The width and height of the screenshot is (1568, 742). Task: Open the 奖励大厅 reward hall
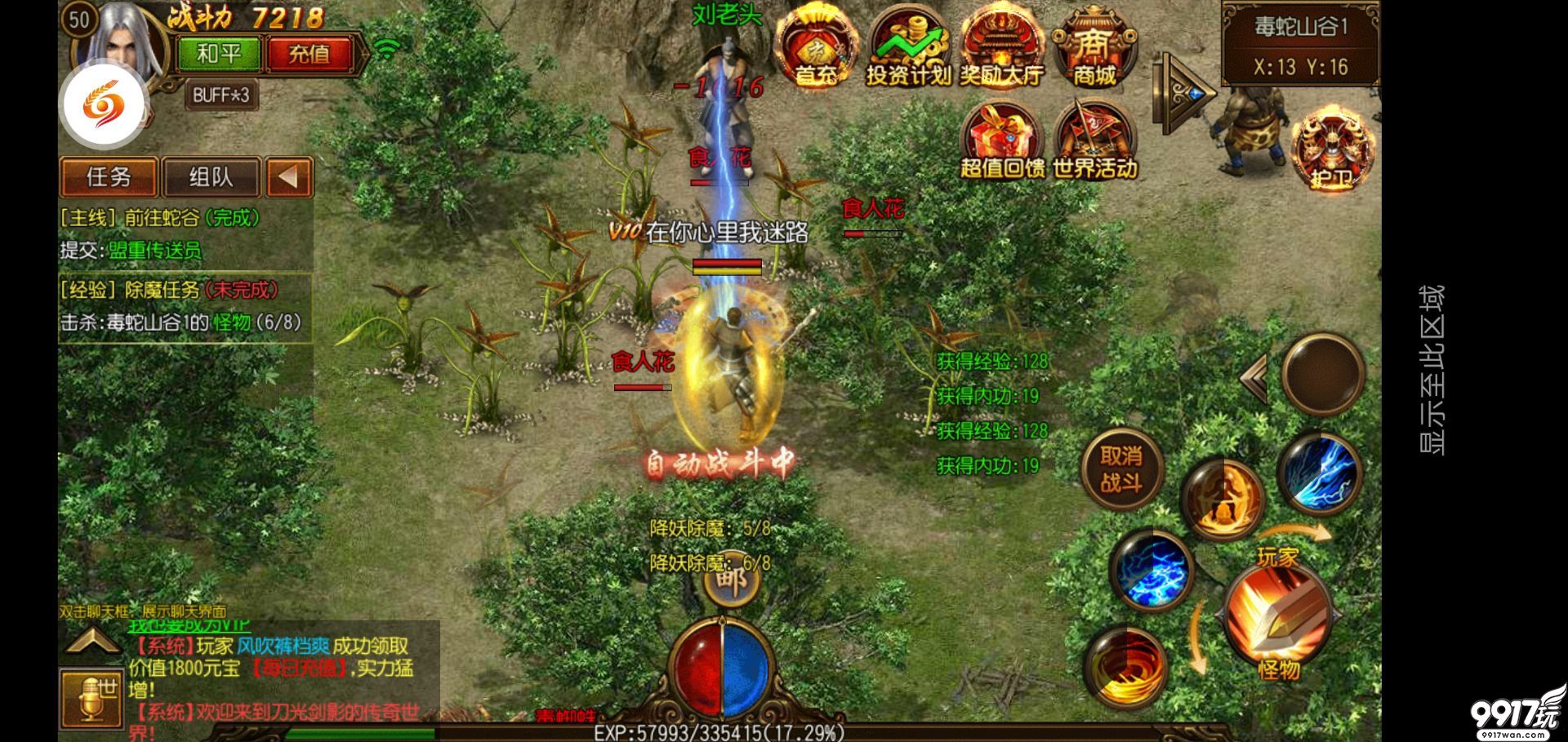[1001, 47]
